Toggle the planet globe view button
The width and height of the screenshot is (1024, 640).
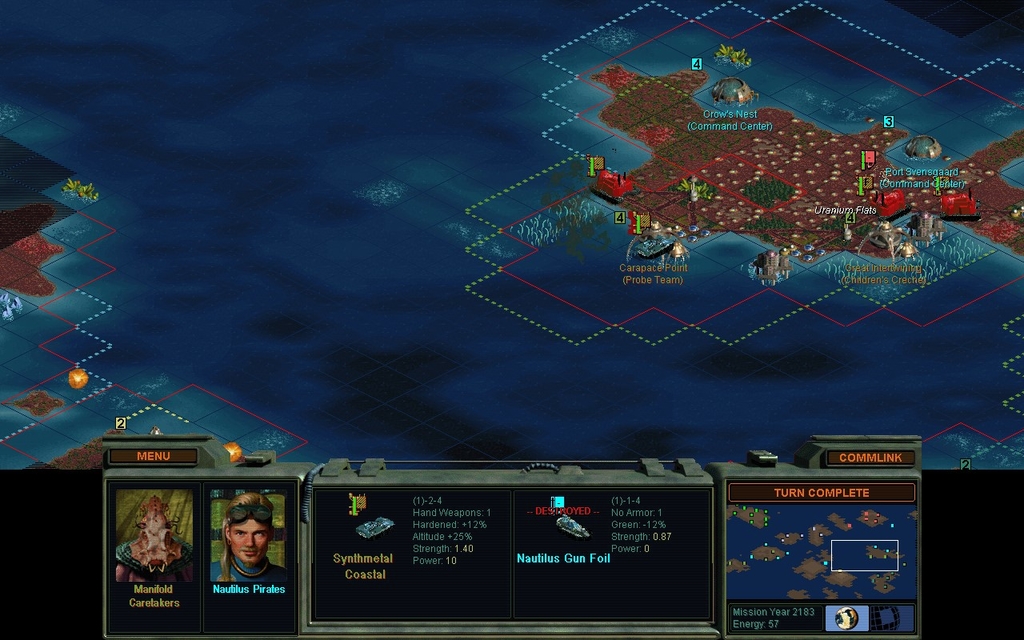click(846, 617)
